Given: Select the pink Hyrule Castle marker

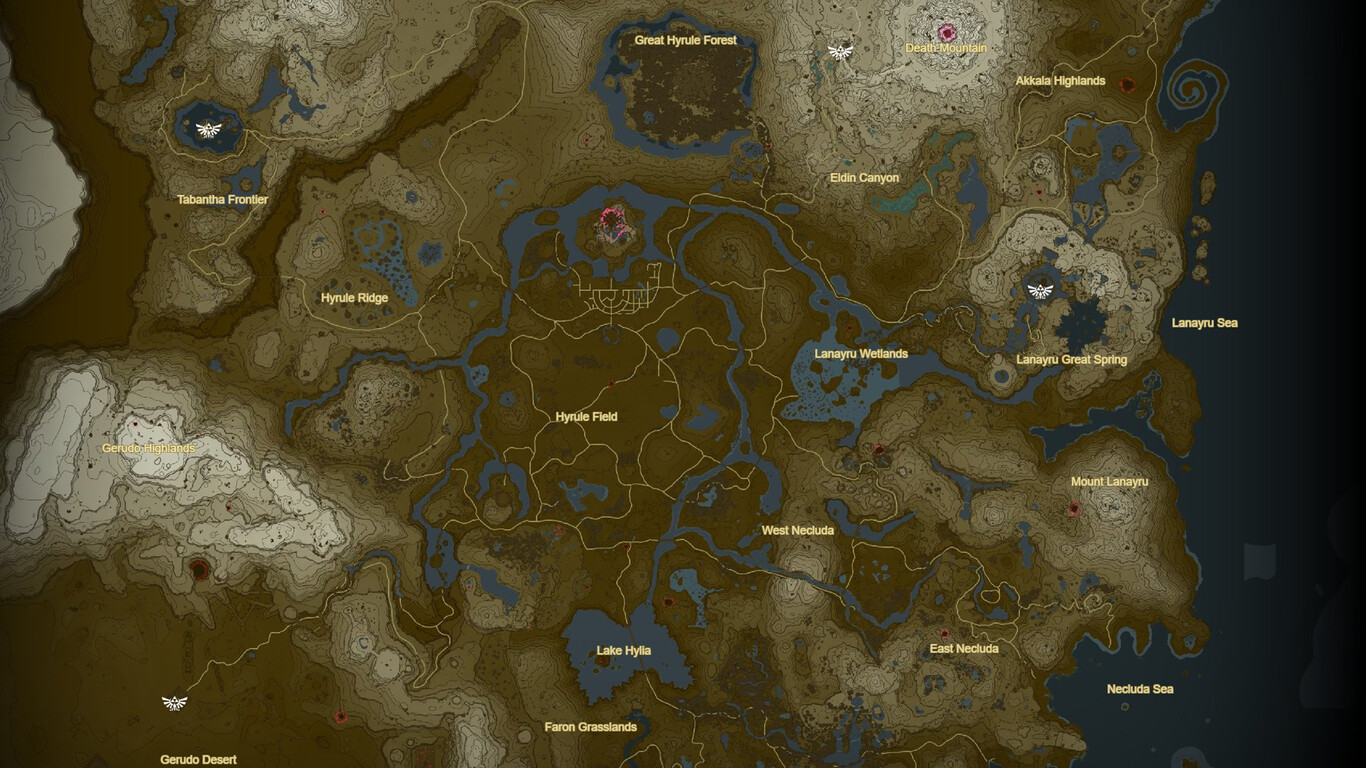Looking at the screenshot, I should 613,225.
